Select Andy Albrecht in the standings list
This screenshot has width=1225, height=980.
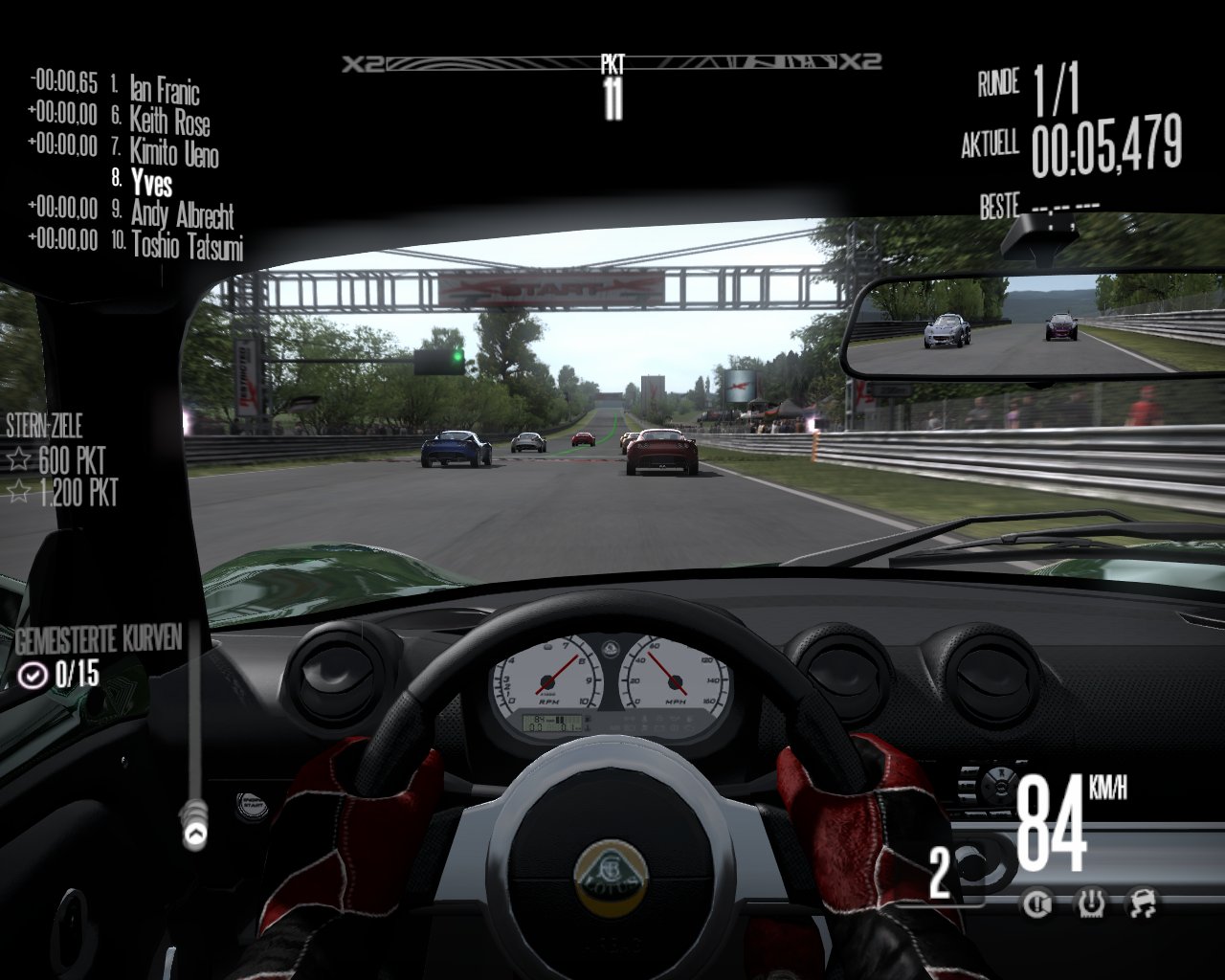pyautogui.click(x=182, y=213)
